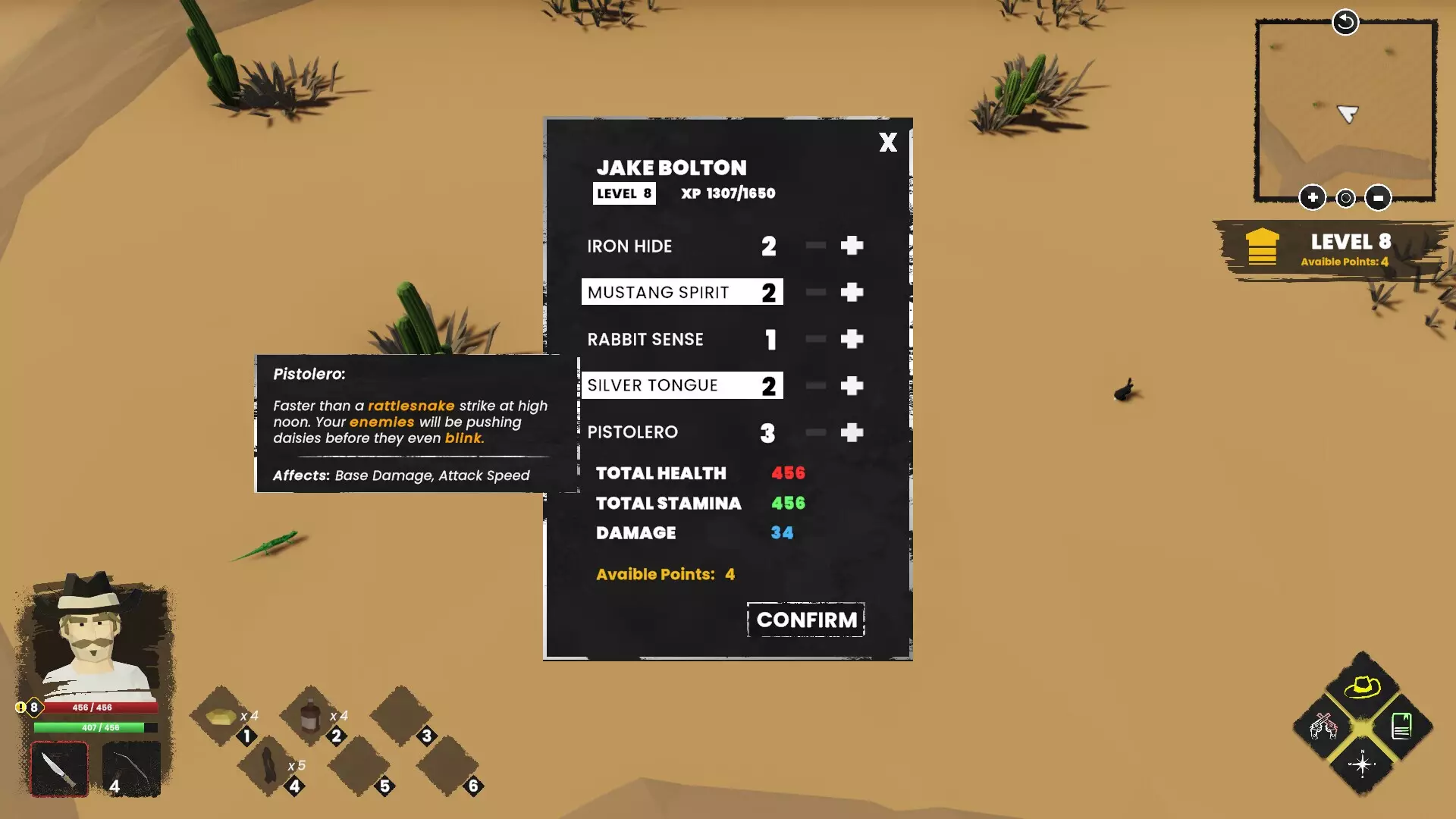Select the knife weapon slot
This screenshot has width=1456, height=819.
[x=59, y=767]
